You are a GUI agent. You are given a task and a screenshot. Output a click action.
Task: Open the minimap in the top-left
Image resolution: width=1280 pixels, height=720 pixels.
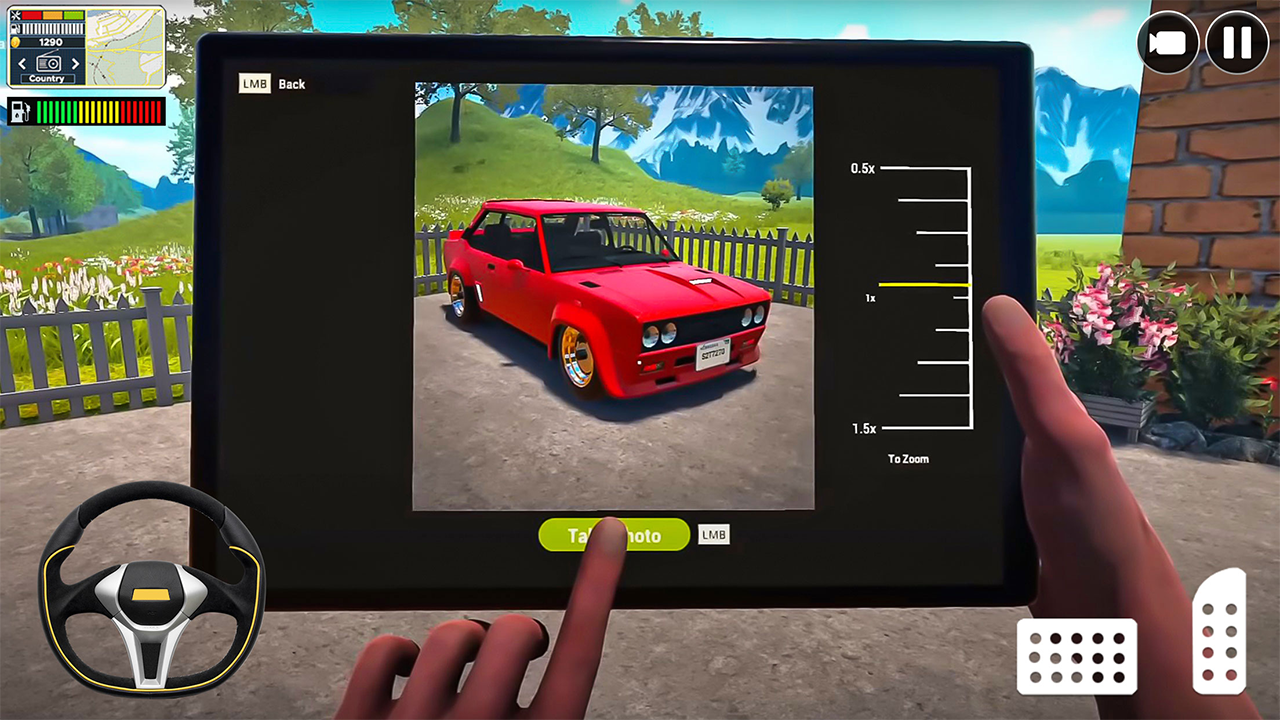(x=124, y=47)
